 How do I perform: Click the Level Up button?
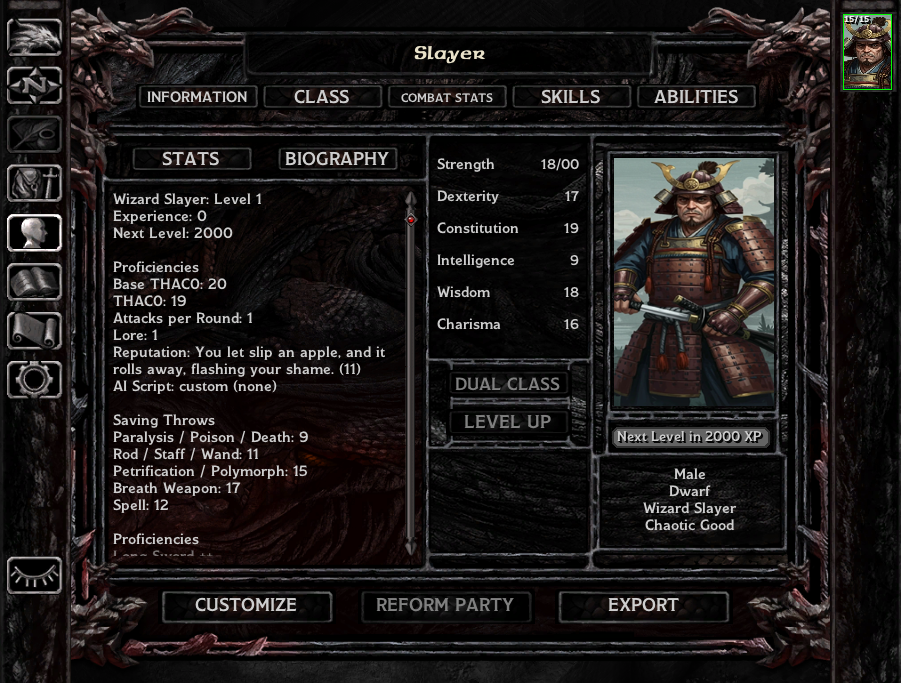click(507, 422)
